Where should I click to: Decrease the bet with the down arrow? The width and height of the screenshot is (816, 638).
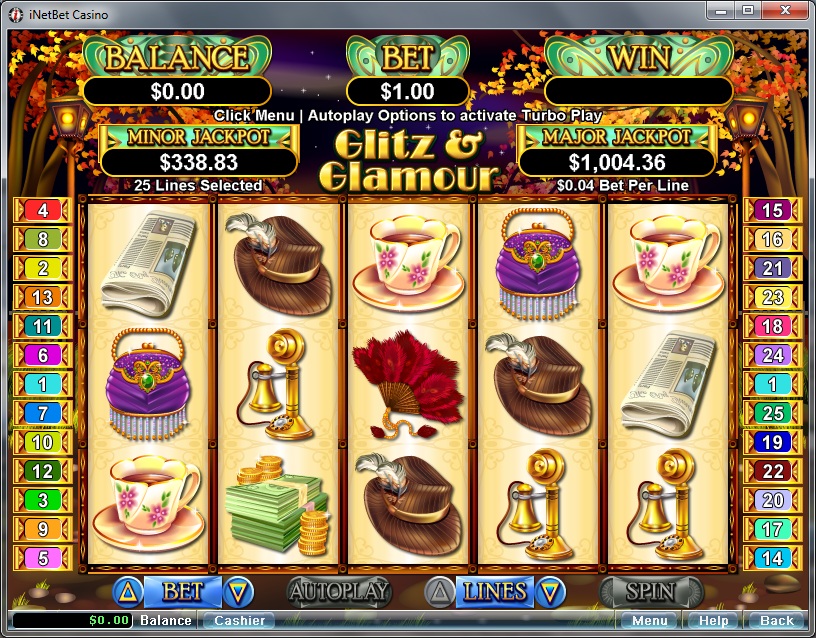point(238,592)
